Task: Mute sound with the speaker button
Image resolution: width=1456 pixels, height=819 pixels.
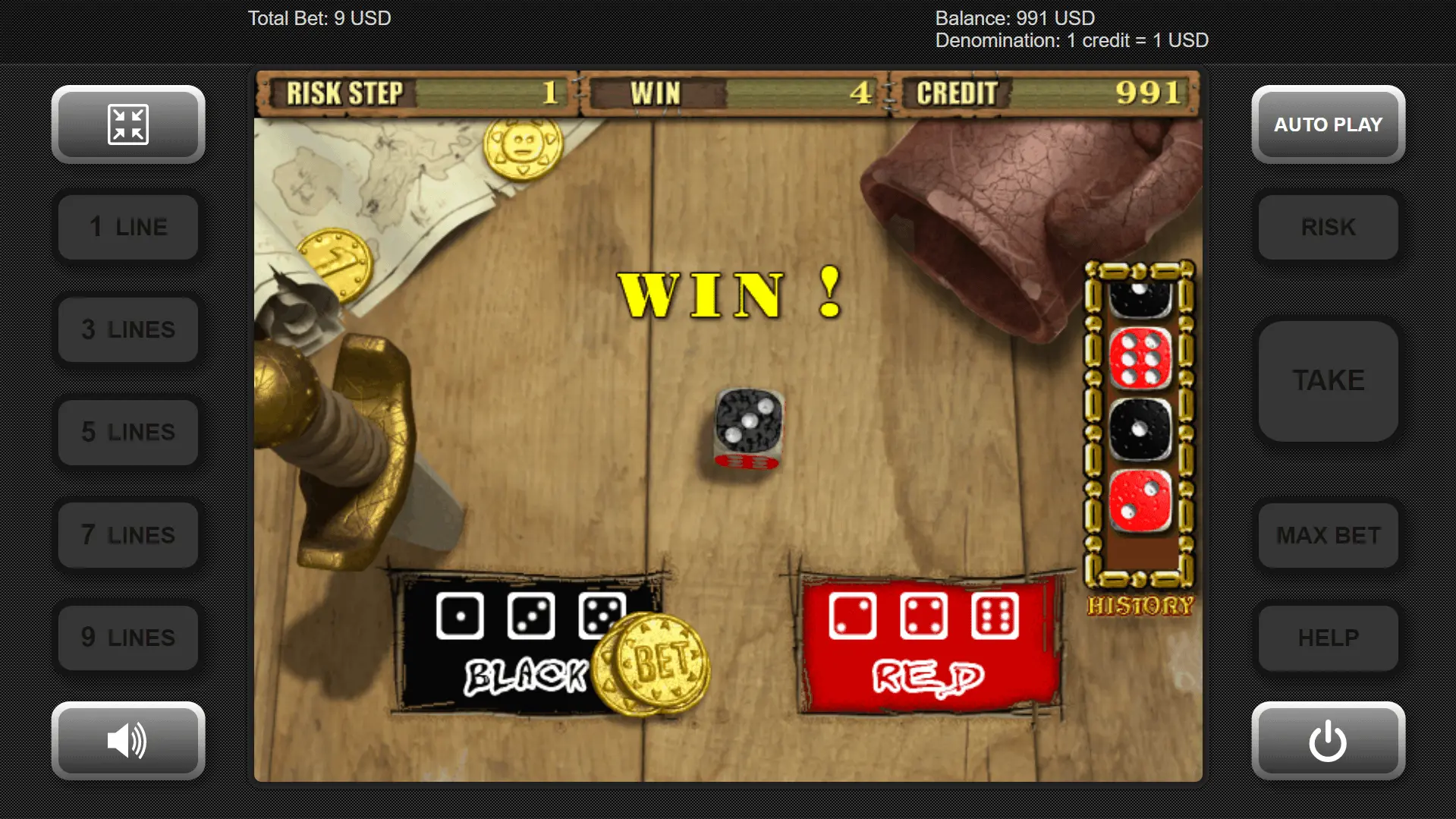Action: tap(128, 740)
